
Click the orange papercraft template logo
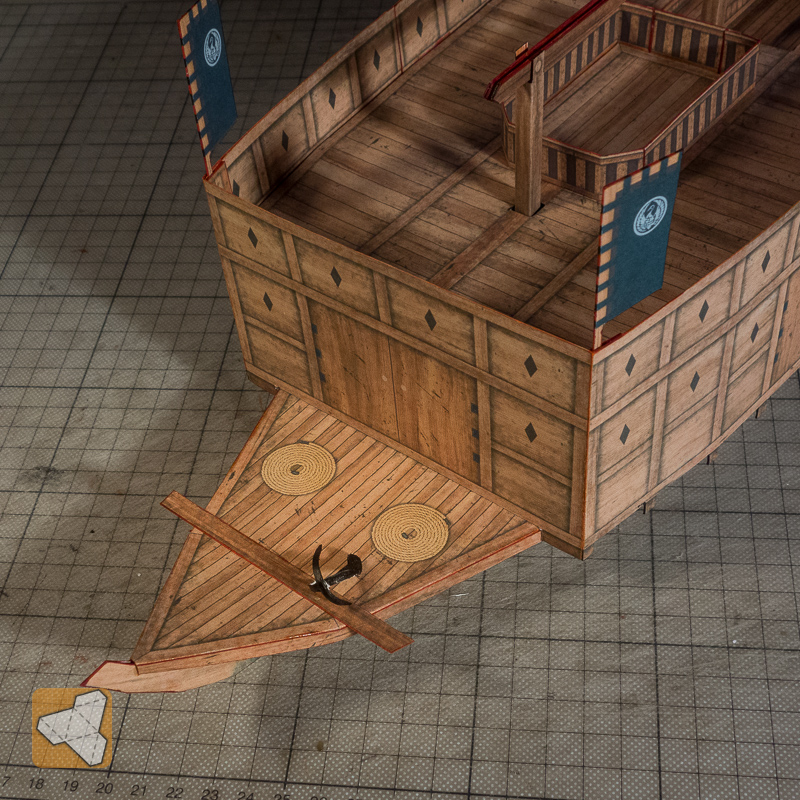click(x=71, y=727)
